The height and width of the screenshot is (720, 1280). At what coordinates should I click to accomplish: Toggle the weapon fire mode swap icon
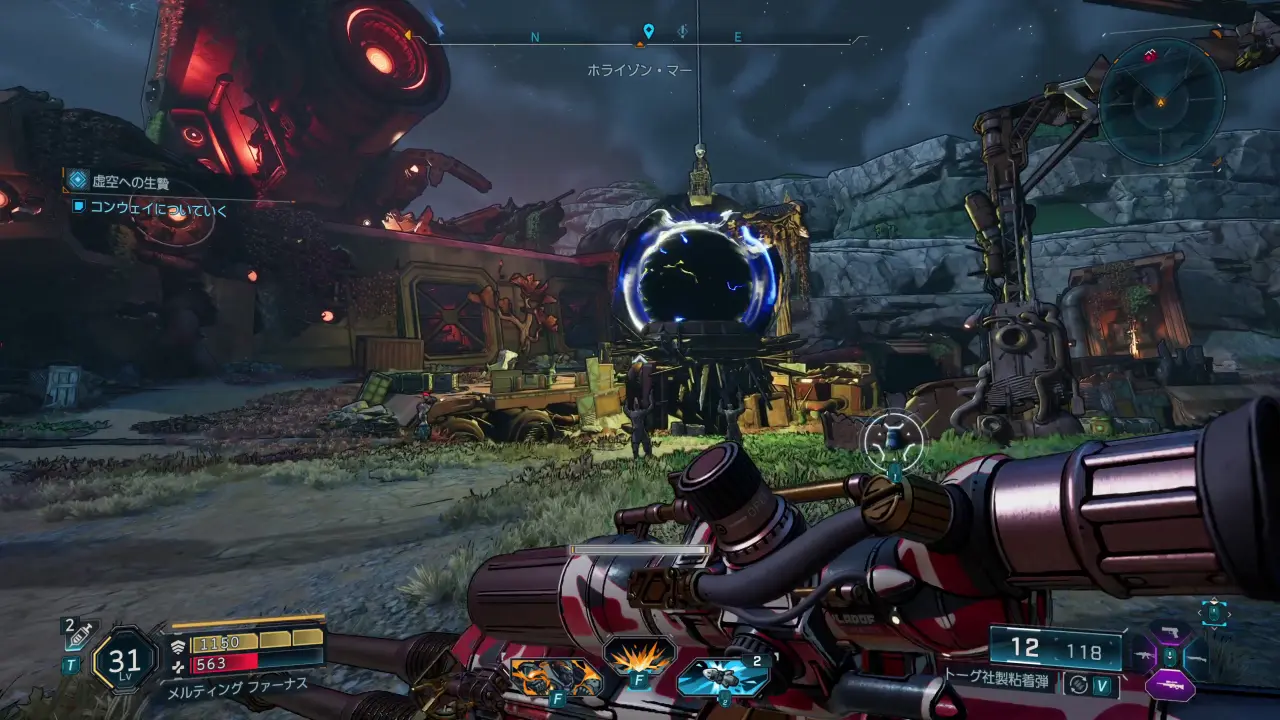pyautogui.click(x=1077, y=685)
